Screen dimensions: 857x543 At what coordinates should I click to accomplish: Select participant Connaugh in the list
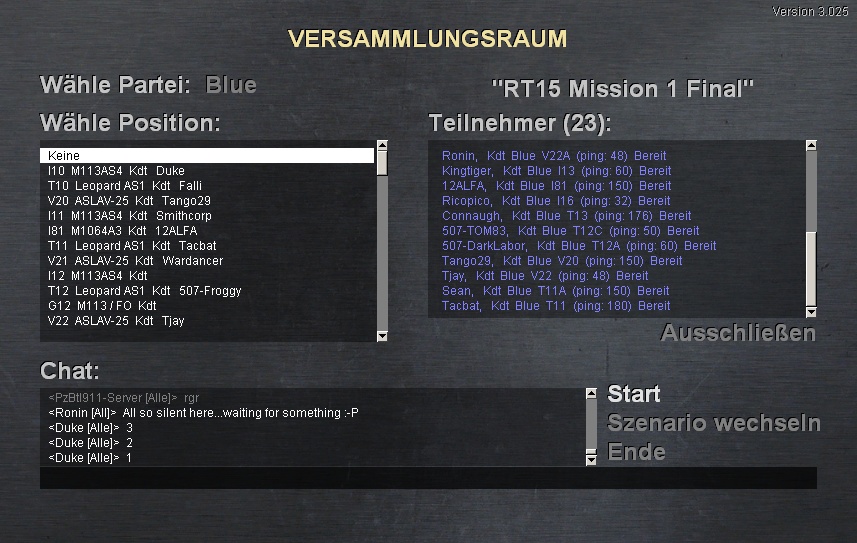pyautogui.click(x=566, y=216)
